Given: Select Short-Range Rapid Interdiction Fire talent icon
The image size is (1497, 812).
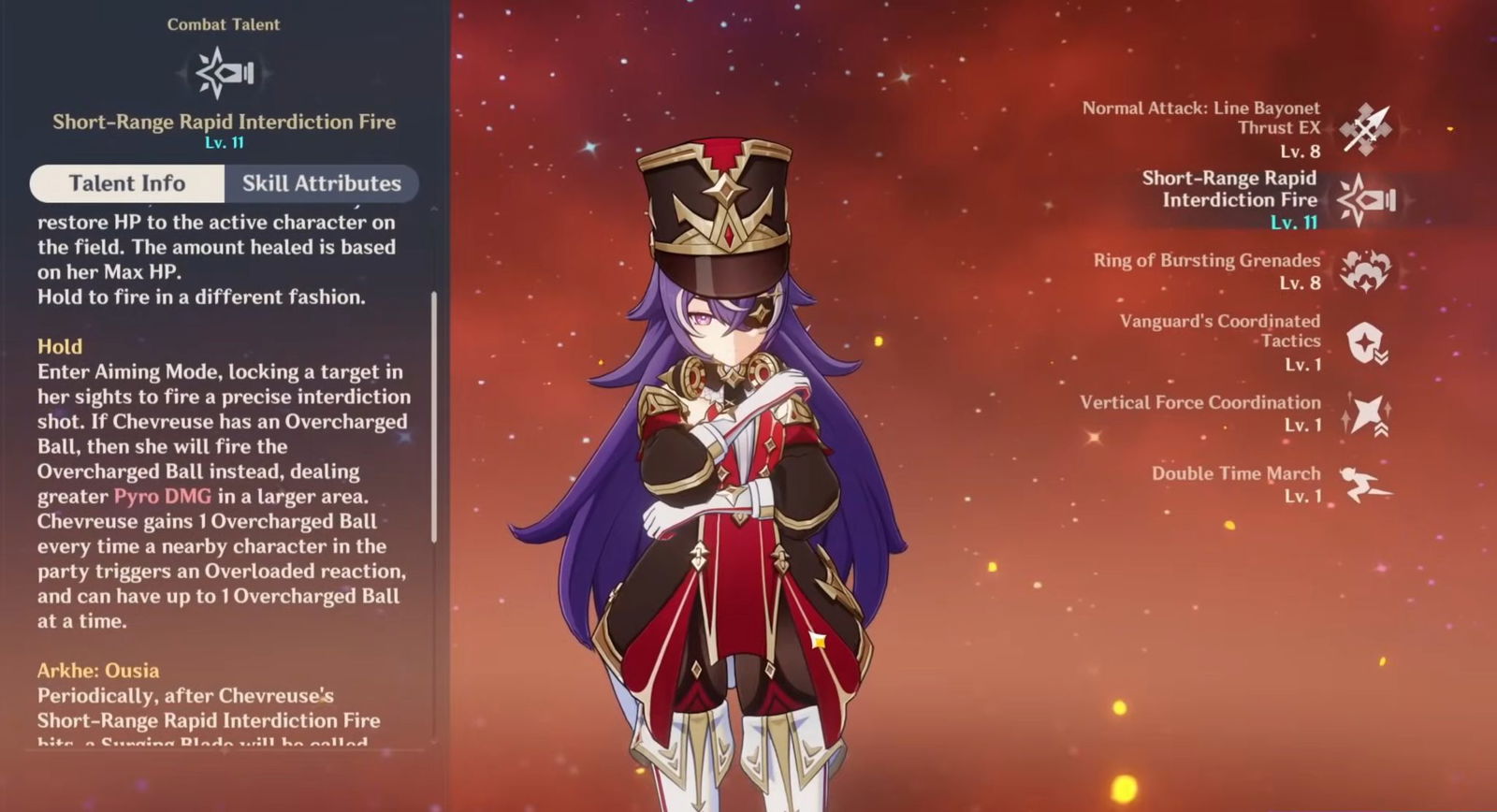Looking at the screenshot, I should pos(1366,199).
